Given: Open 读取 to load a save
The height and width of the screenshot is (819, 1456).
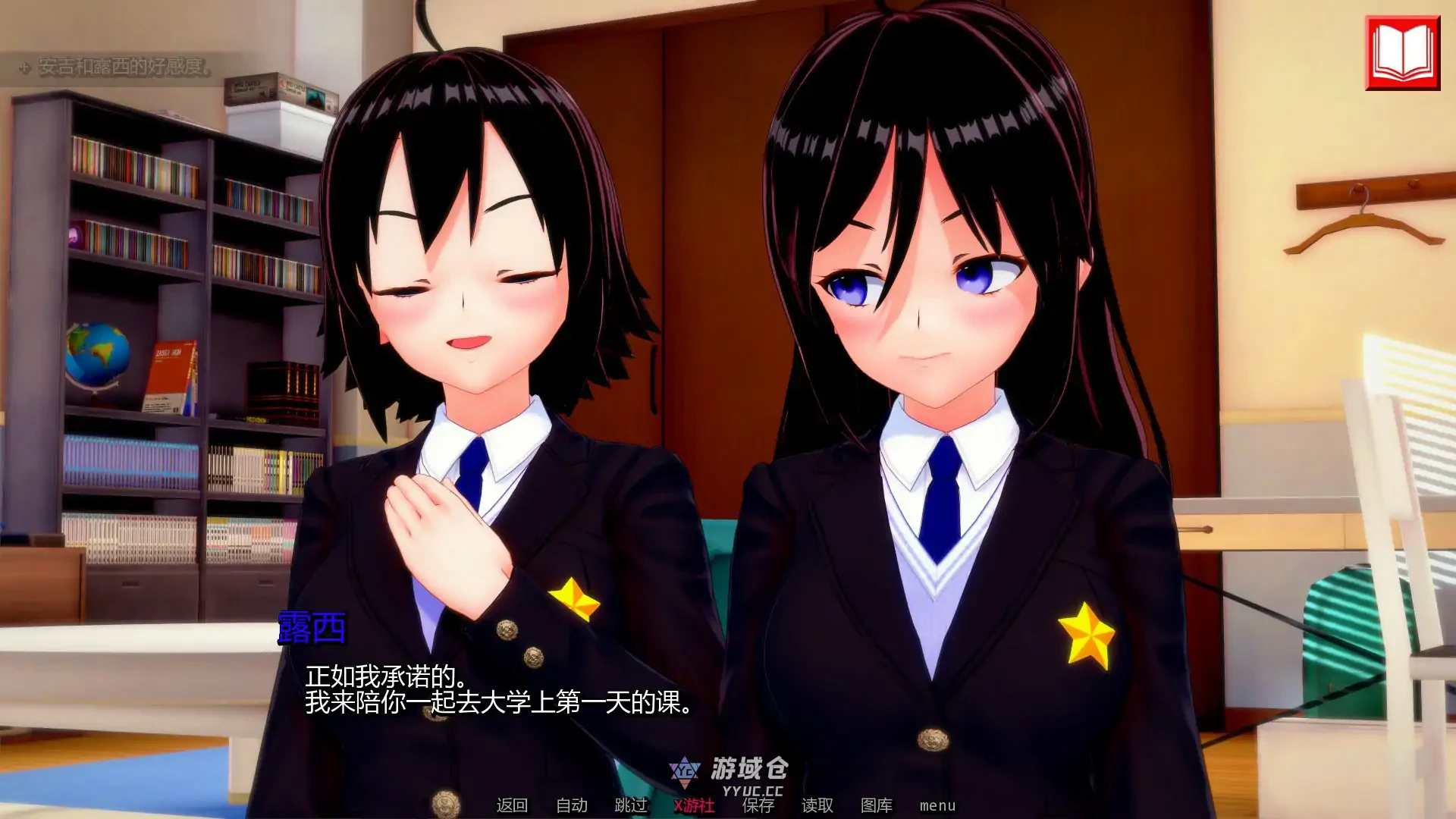Looking at the screenshot, I should [815, 806].
